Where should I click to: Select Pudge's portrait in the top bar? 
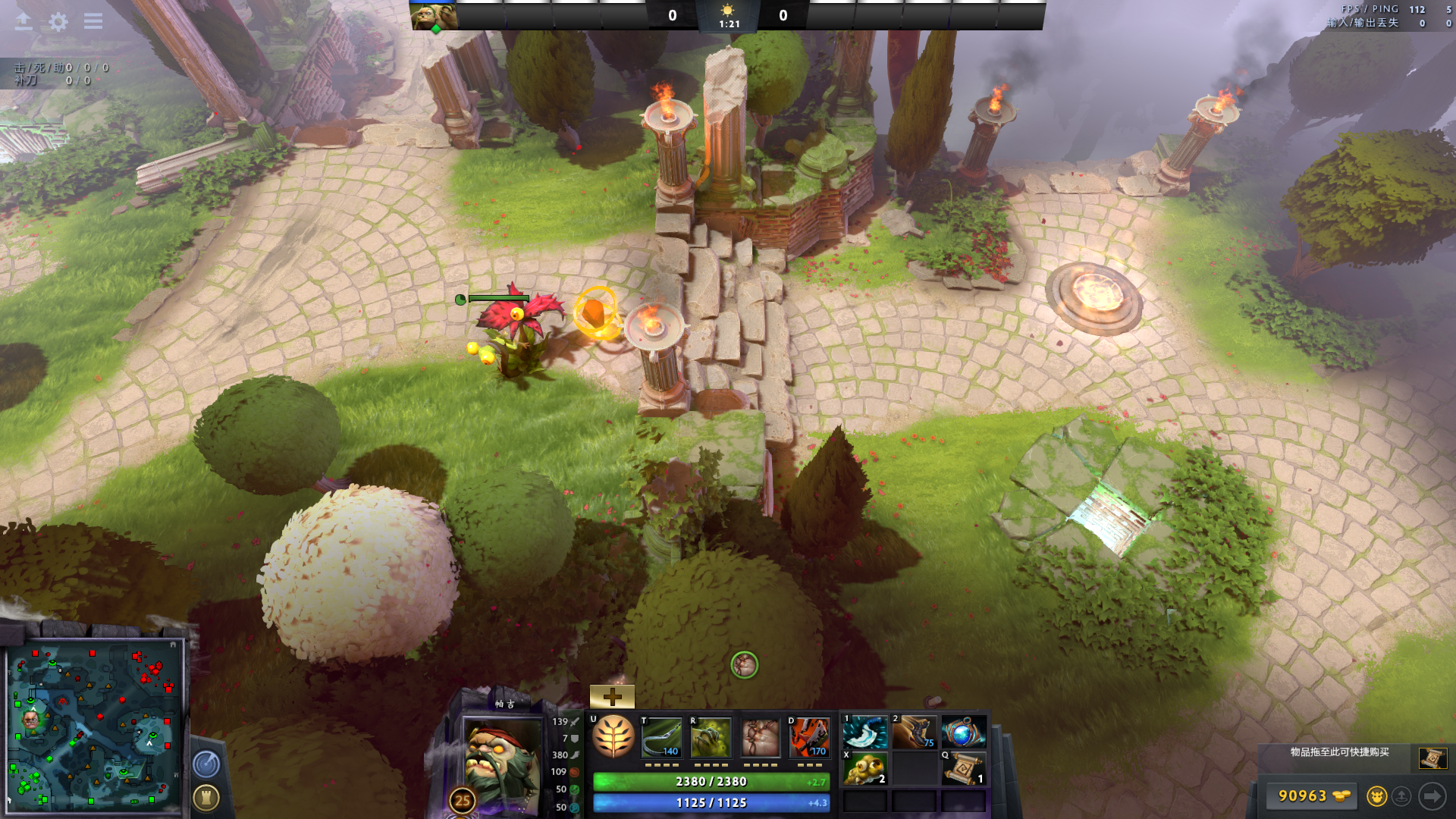pos(435,17)
